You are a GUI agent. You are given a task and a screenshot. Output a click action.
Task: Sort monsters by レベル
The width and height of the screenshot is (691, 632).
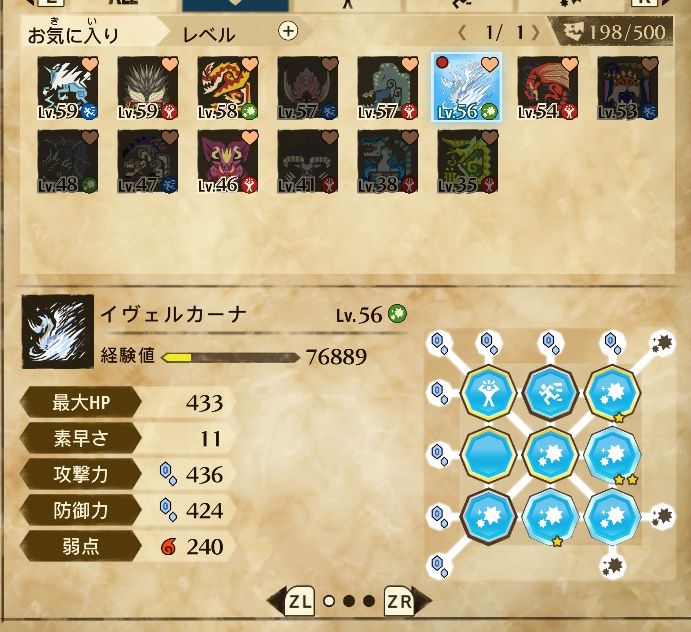(x=209, y=35)
